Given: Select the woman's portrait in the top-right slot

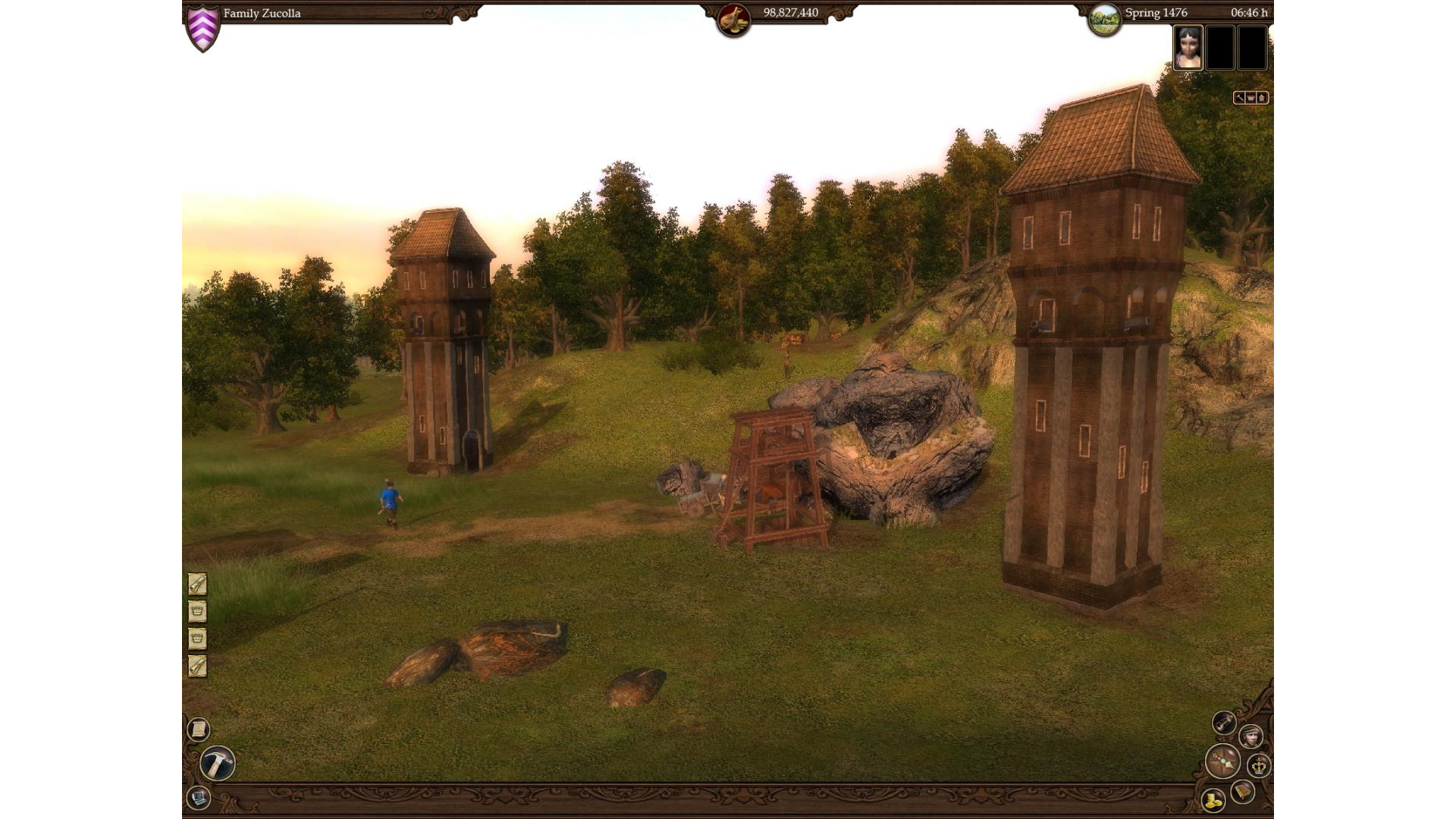Looking at the screenshot, I should coord(1188,48).
